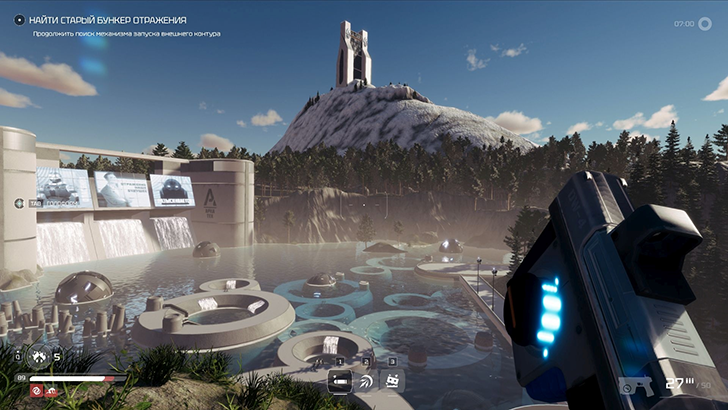This screenshot has height=410, width=728.
Task: Select the first hotbar slot with bullet icon
Action: coord(341,380)
